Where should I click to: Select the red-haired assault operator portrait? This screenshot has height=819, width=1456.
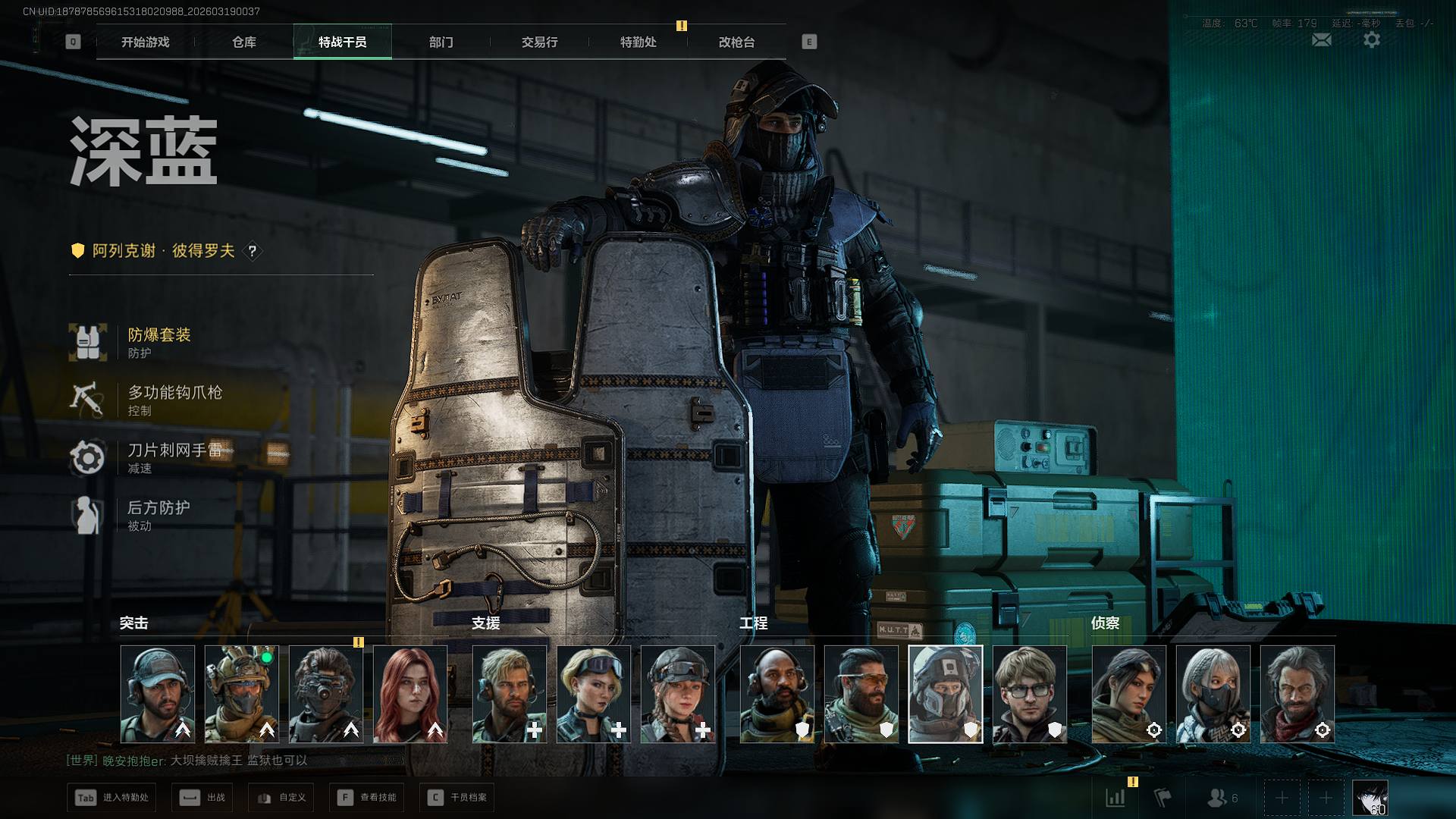(410, 694)
